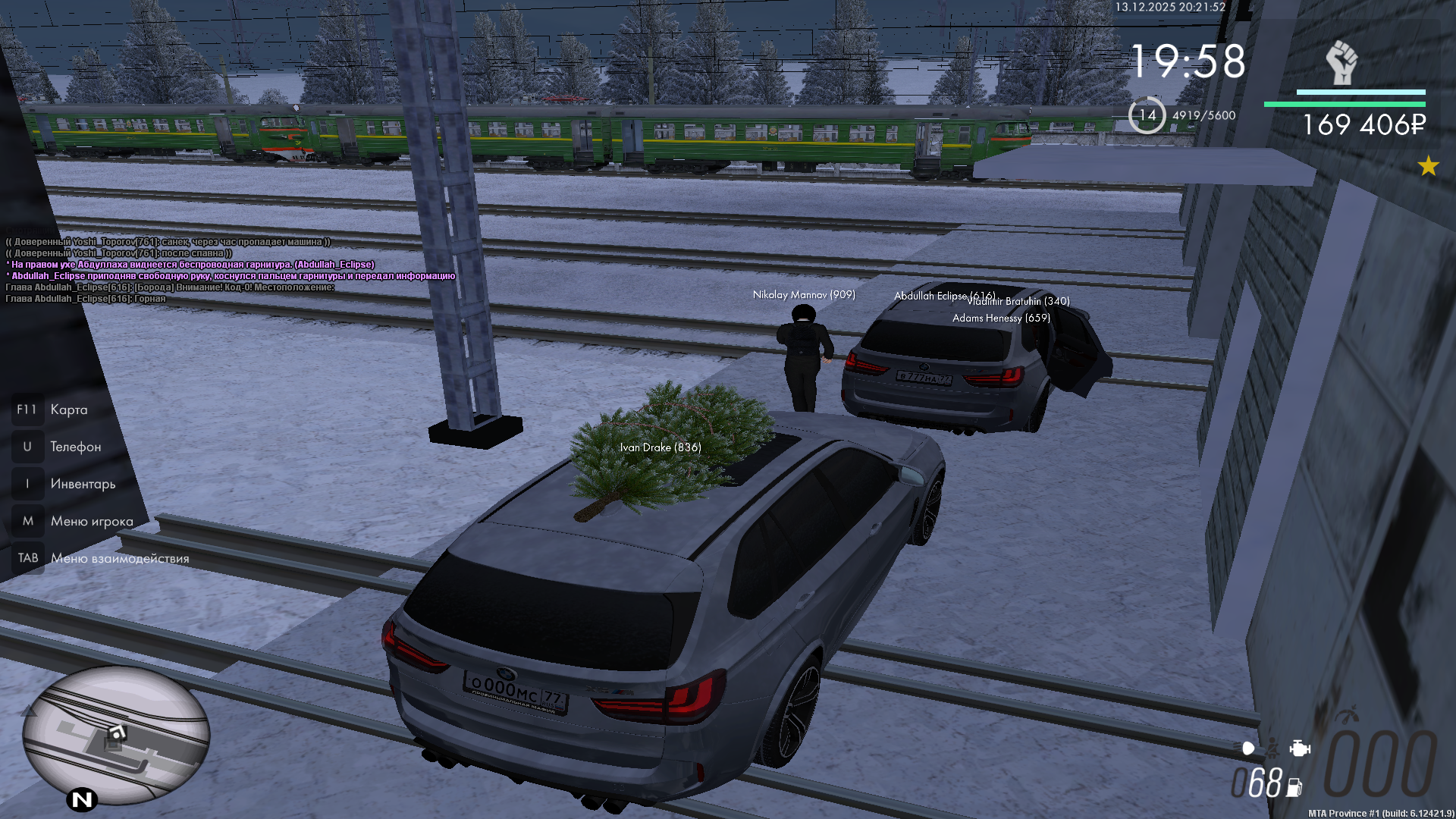Click the N compass marker on minimap
The image size is (1456, 819).
(x=82, y=799)
